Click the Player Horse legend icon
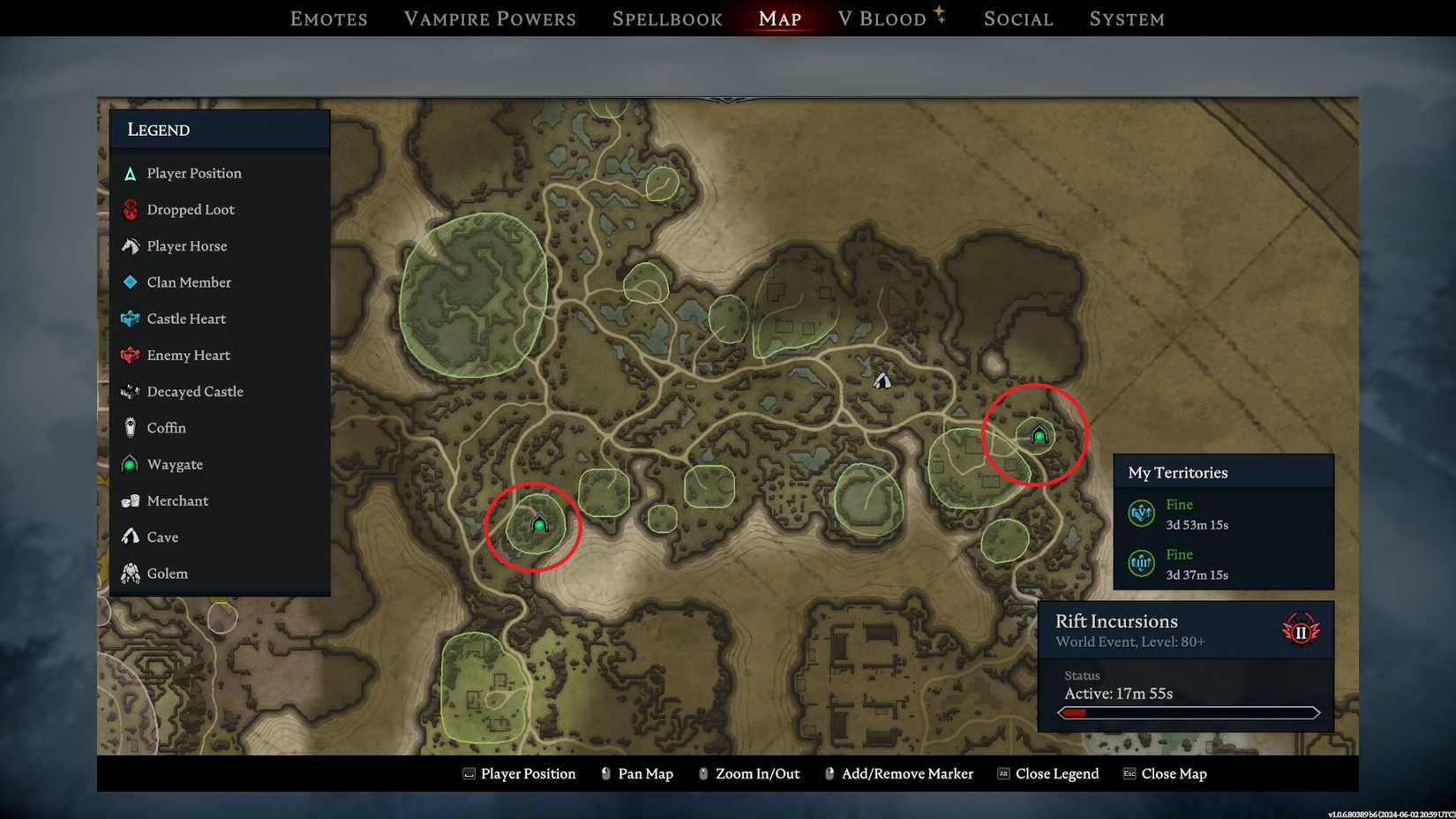 click(130, 245)
